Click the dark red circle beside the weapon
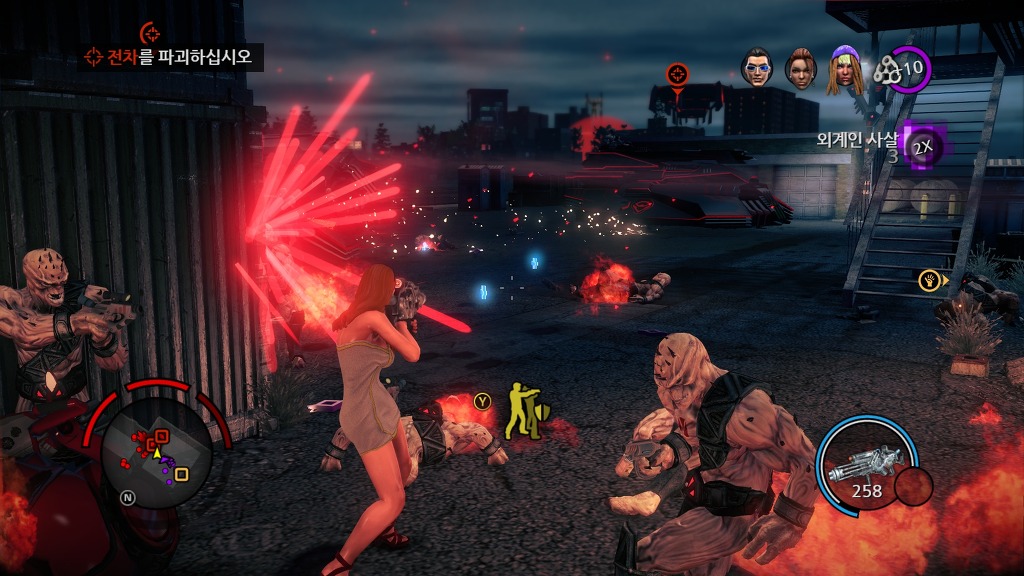Image resolution: width=1024 pixels, height=576 pixels. coord(913,486)
